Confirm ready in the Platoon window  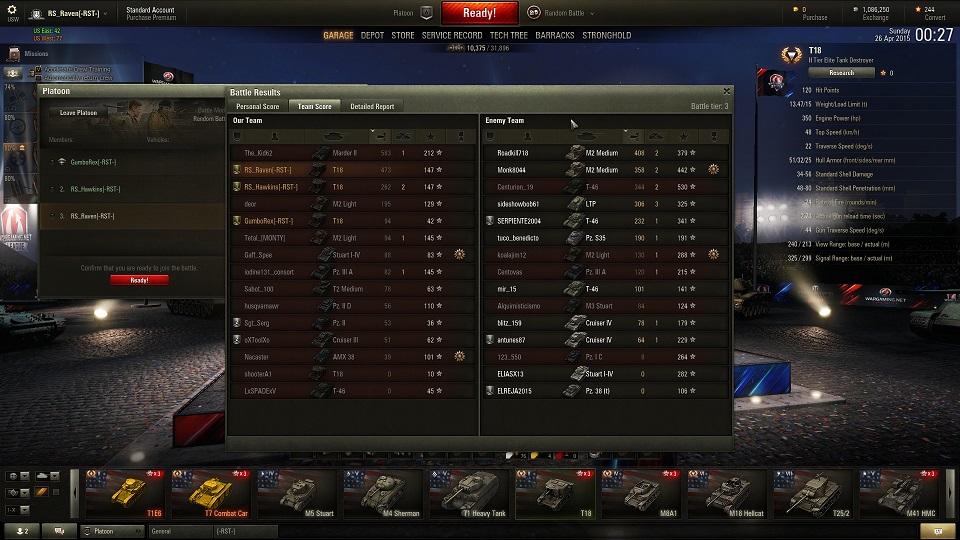tap(139, 280)
